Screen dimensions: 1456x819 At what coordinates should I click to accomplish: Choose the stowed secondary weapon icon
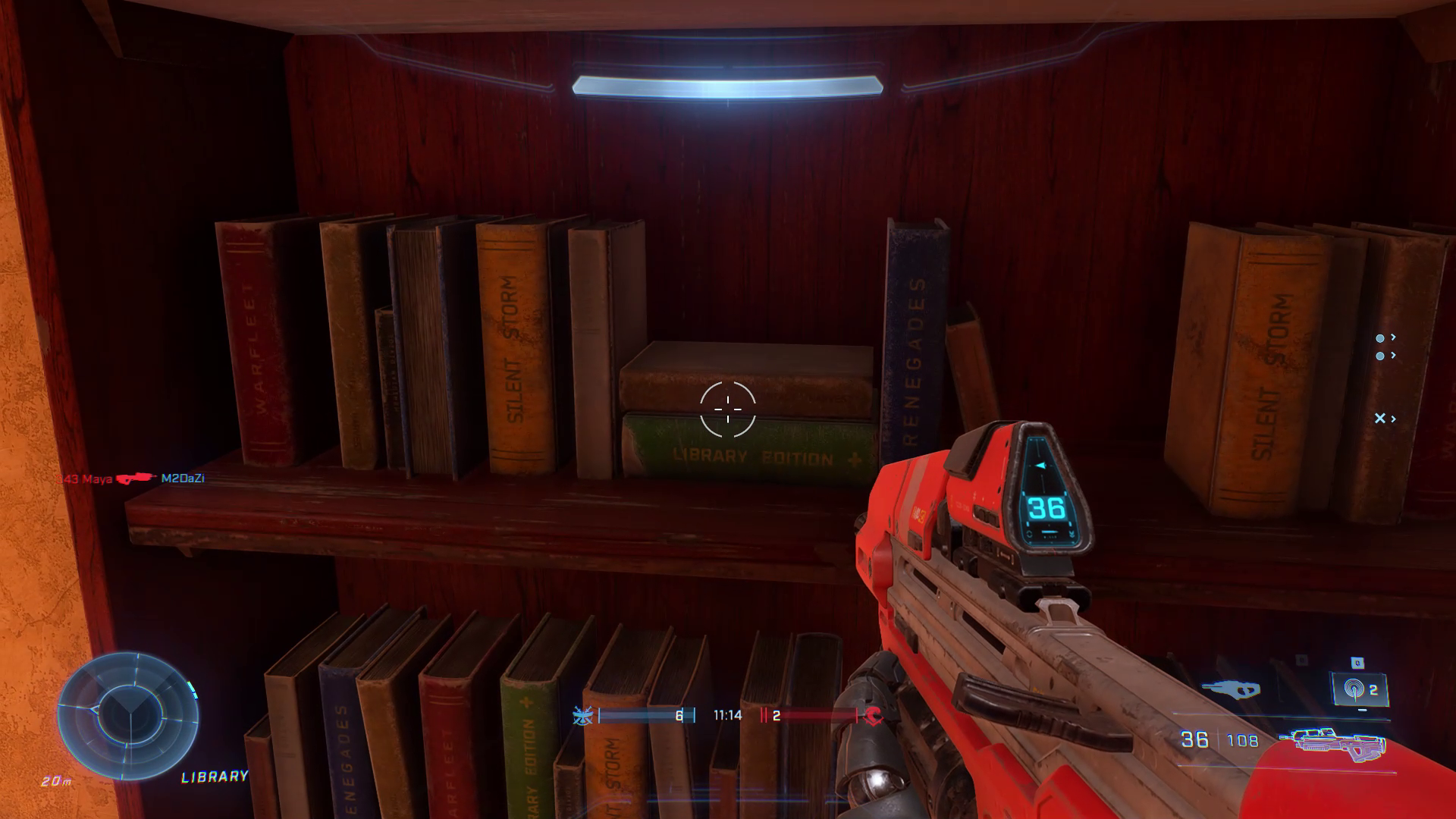pyautogui.click(x=1231, y=689)
